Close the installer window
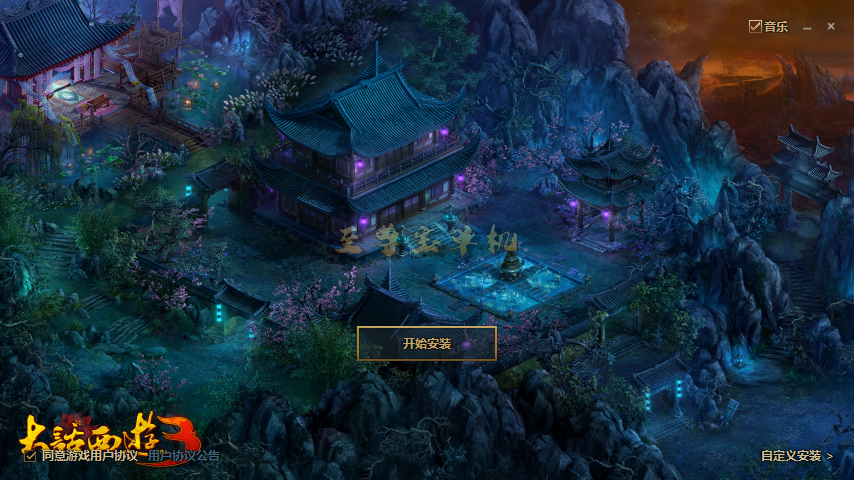854x480 pixels. click(830, 27)
